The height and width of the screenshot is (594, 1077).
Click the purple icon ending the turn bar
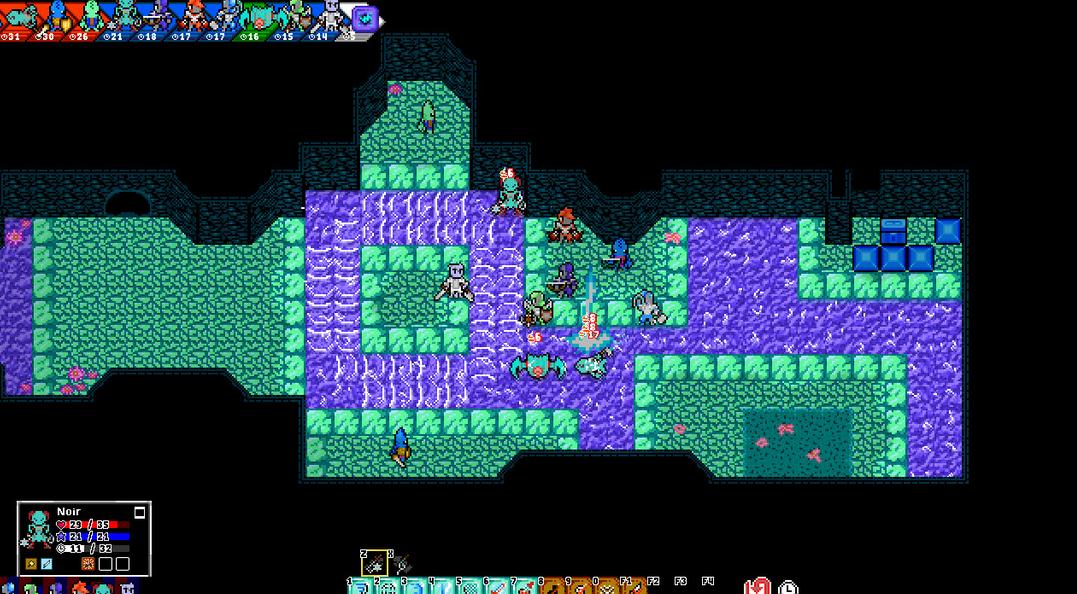(x=365, y=18)
